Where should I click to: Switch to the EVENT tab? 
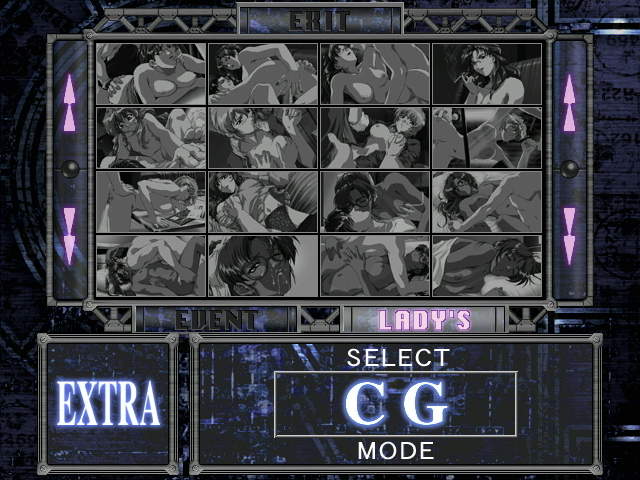tap(215, 320)
